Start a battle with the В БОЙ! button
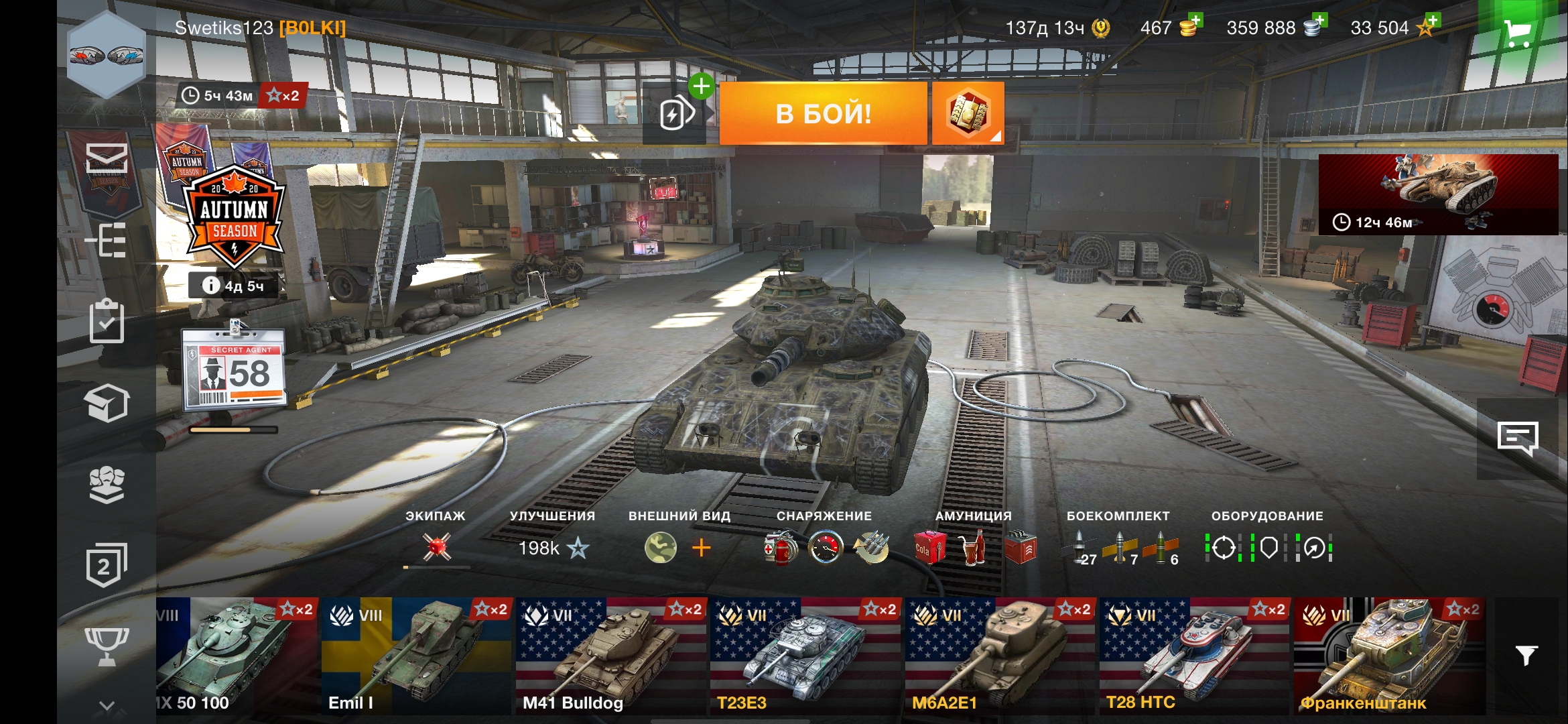The height and width of the screenshot is (724, 1568). pos(823,113)
